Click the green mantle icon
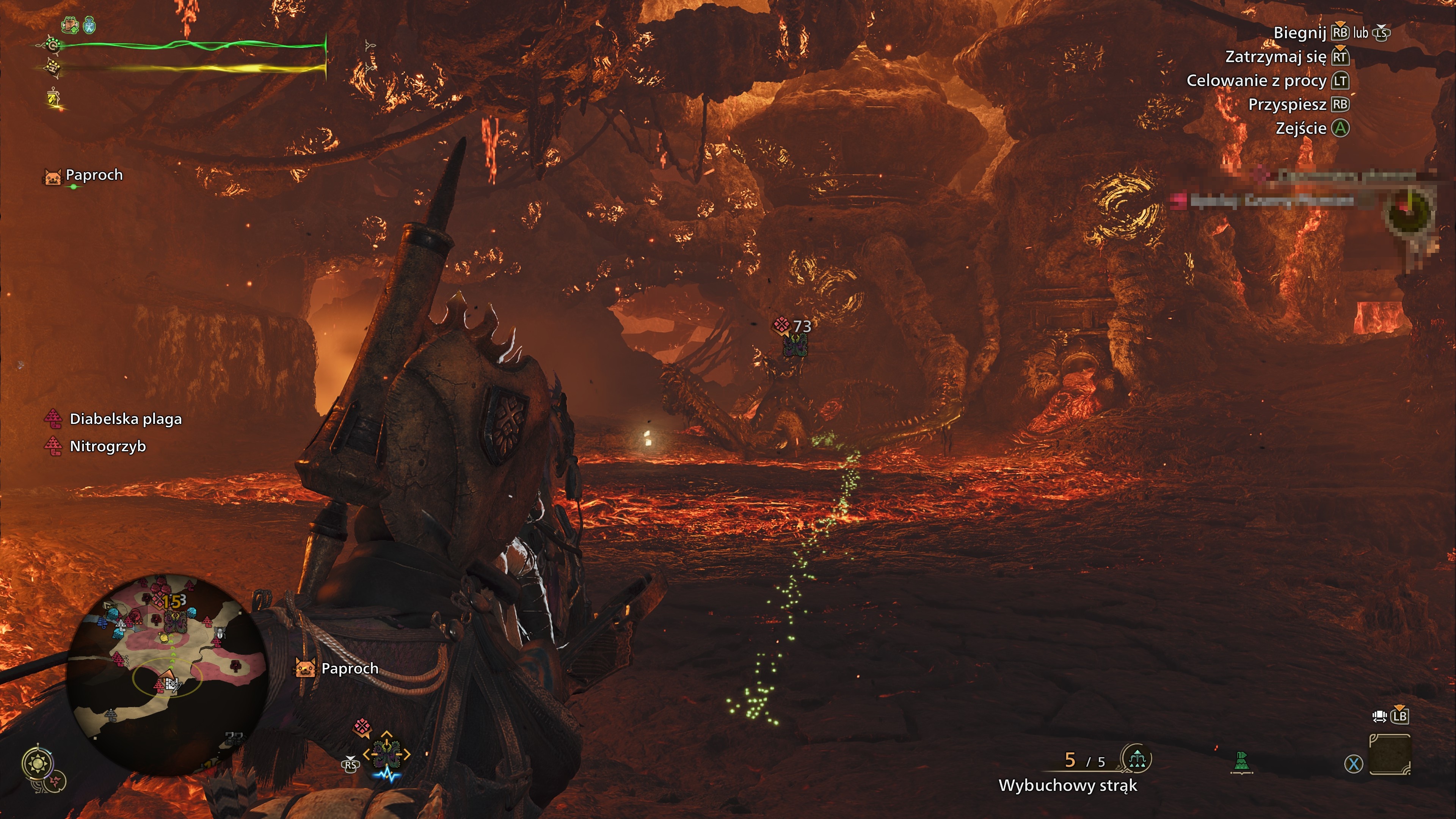 click(x=1241, y=761)
